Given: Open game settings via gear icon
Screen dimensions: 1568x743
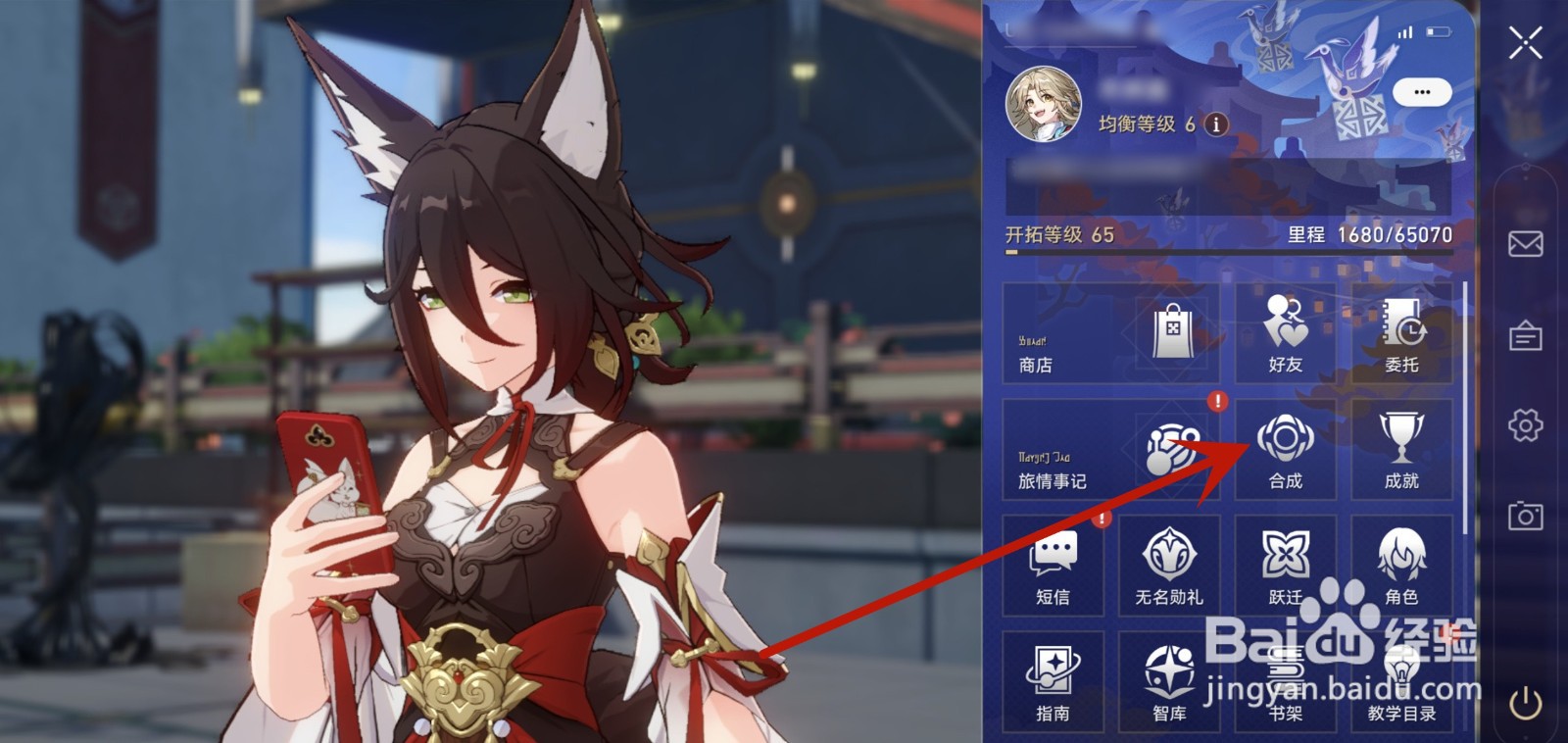Looking at the screenshot, I should 1526,419.
